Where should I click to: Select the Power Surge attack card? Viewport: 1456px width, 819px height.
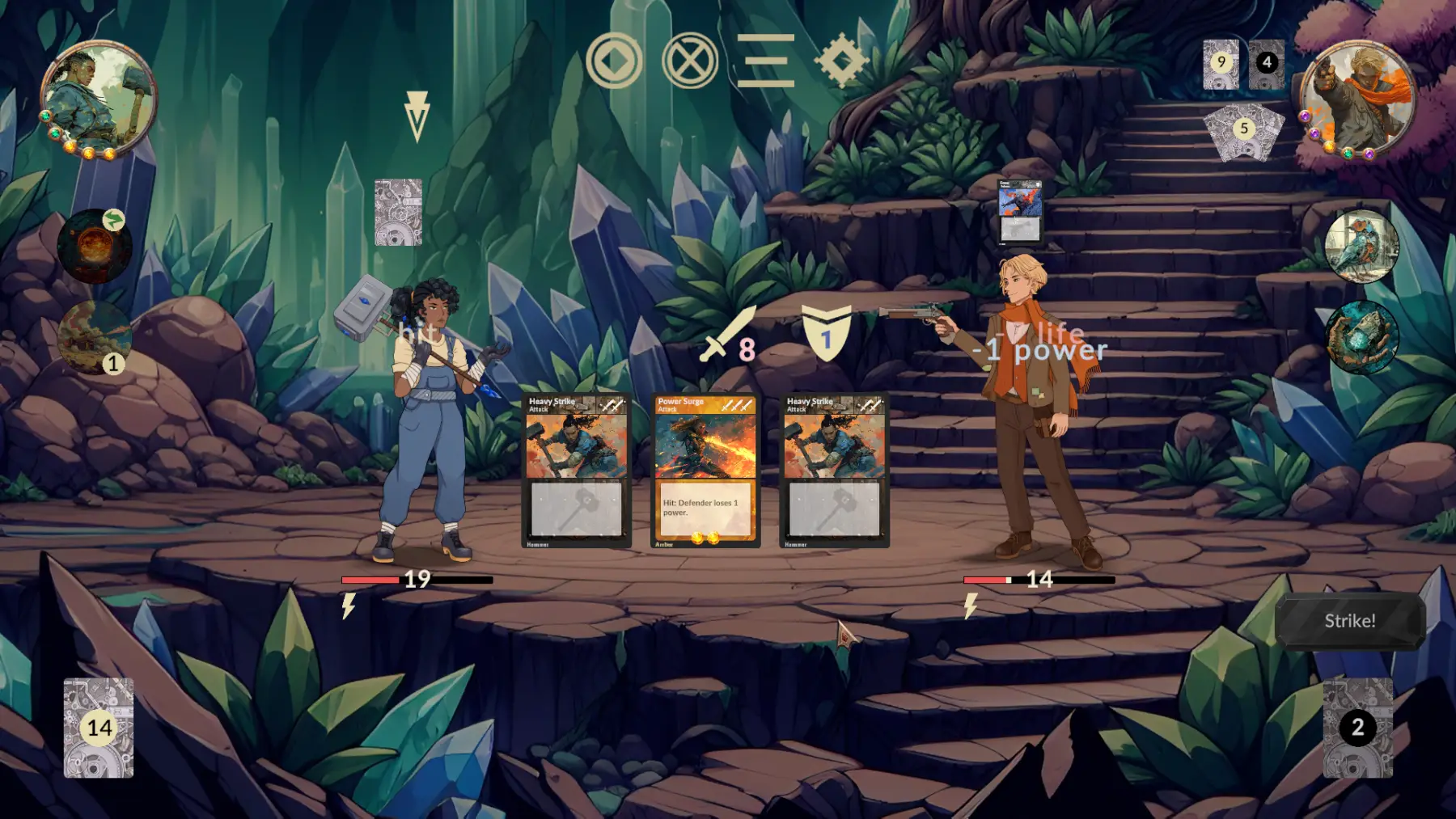[x=705, y=470]
